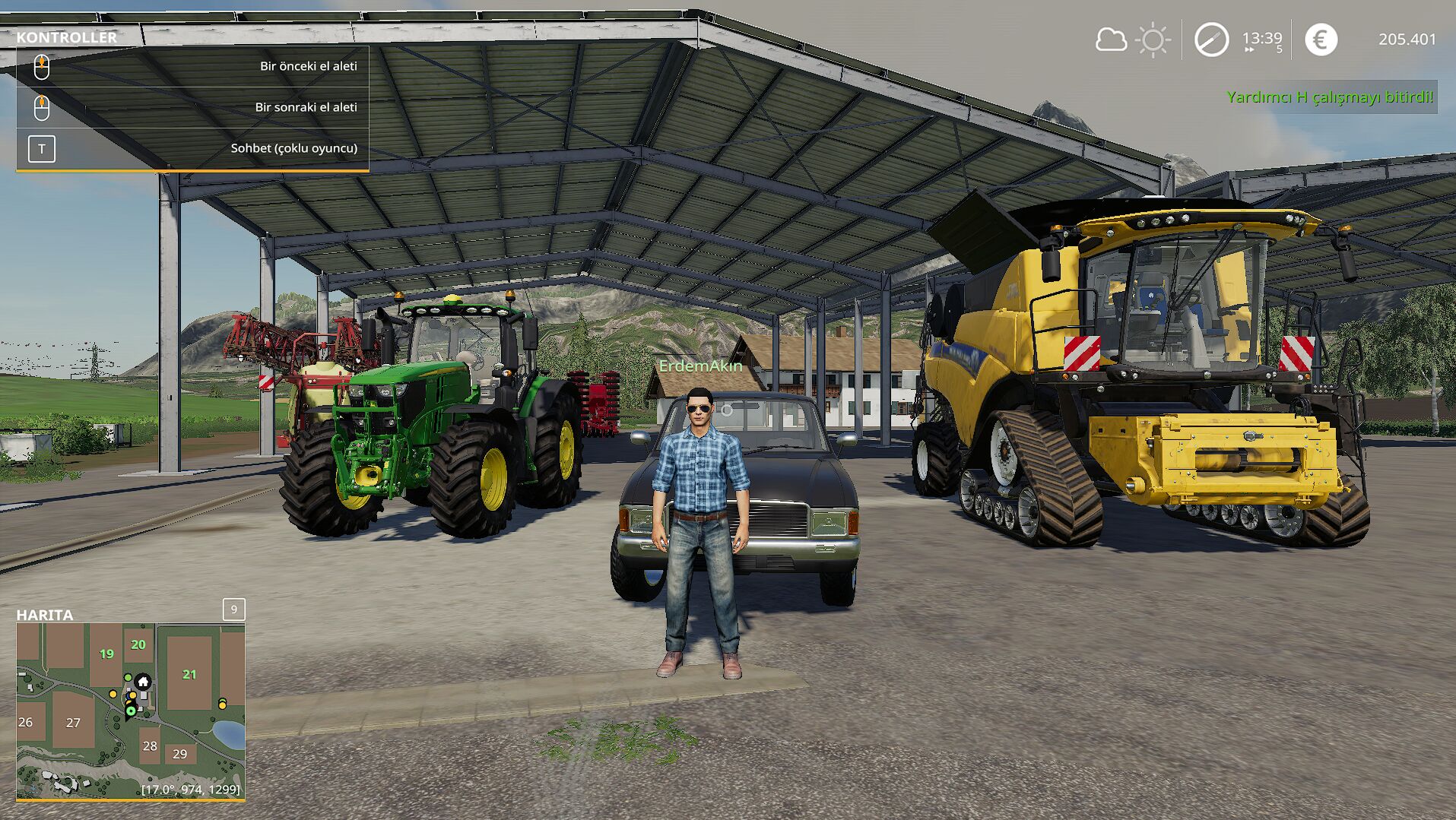Click the euro money icon

[x=1321, y=40]
